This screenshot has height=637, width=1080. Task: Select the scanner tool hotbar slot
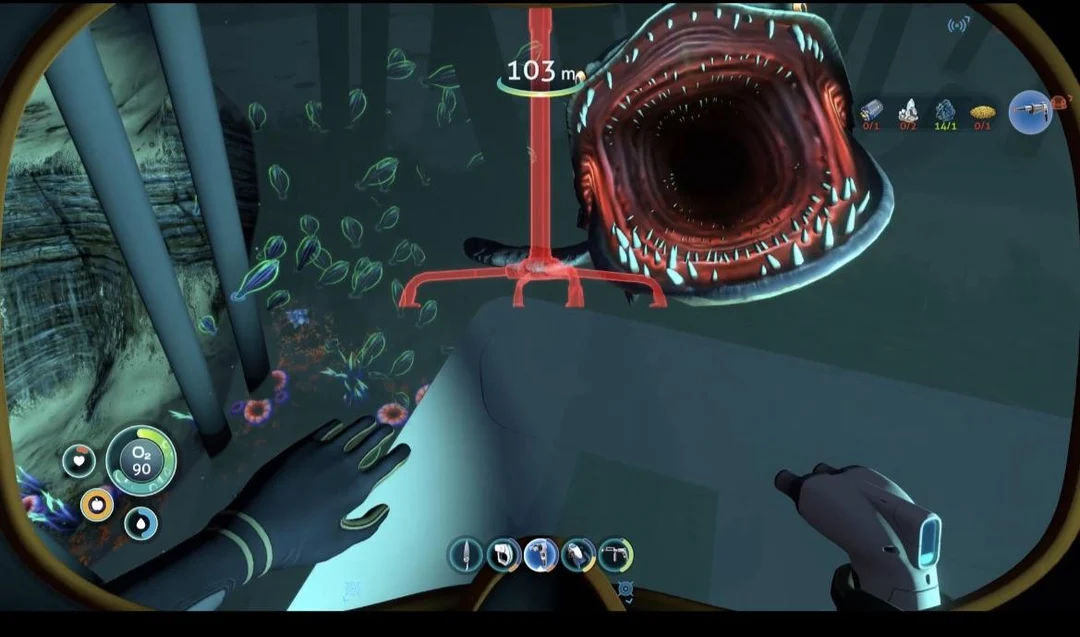pos(502,554)
